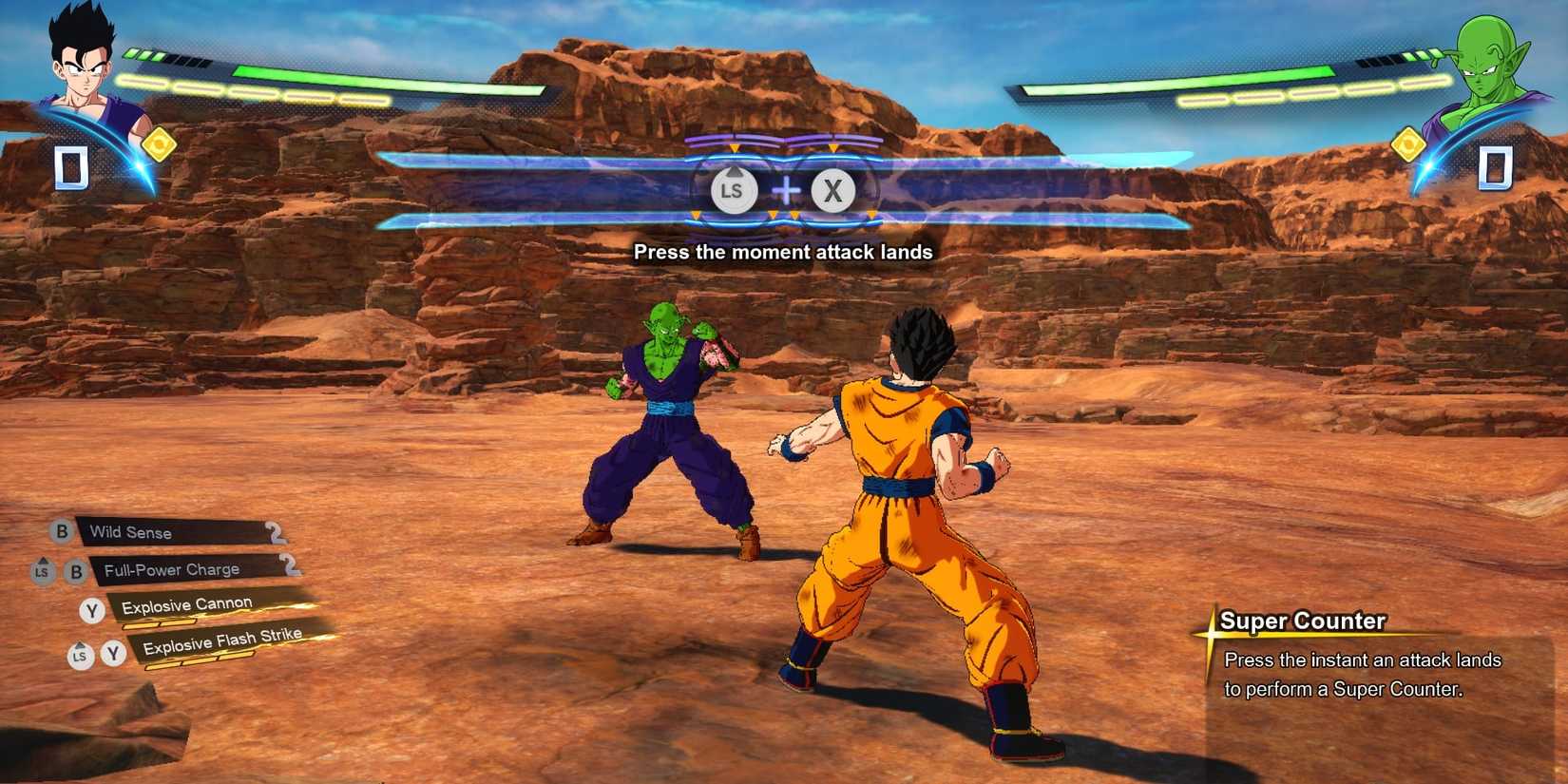1568x784 pixels.
Task: Click the 'Press the moment attack lands' text
Action: coord(783,253)
